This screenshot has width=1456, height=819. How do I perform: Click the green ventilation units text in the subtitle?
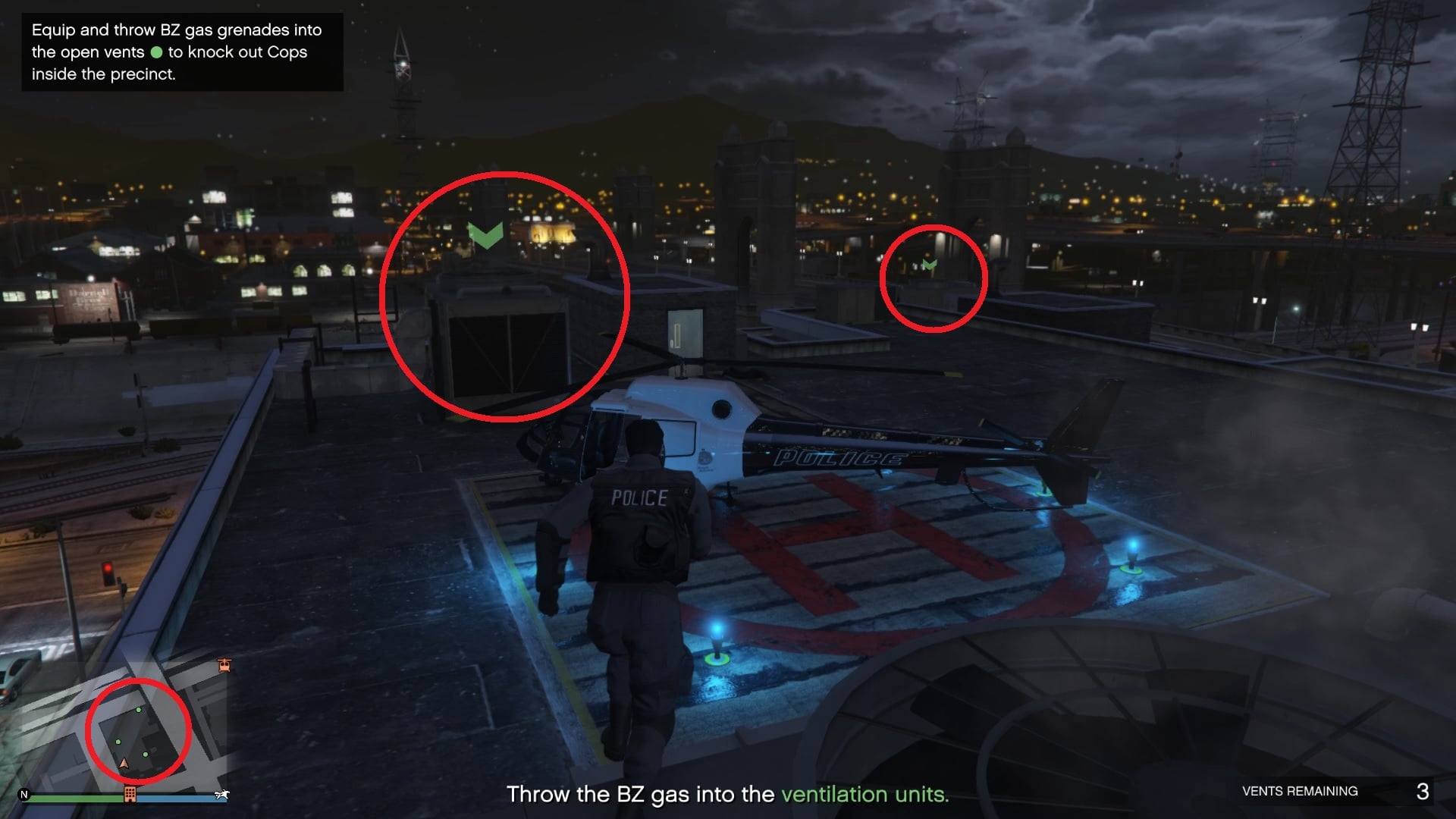[864, 795]
